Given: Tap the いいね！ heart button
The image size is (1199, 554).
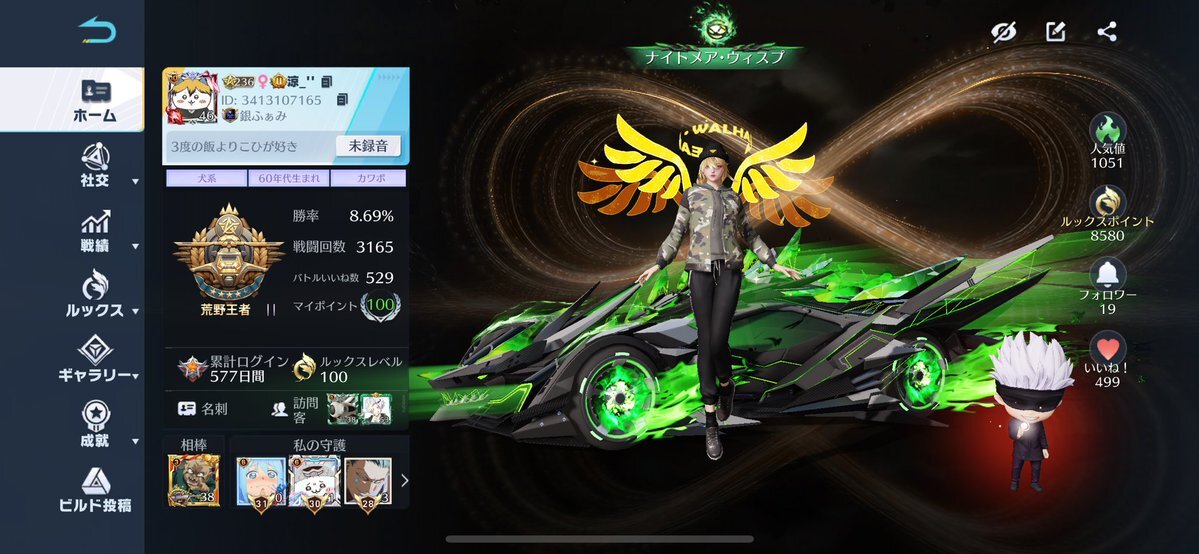Looking at the screenshot, I should (x=1107, y=350).
